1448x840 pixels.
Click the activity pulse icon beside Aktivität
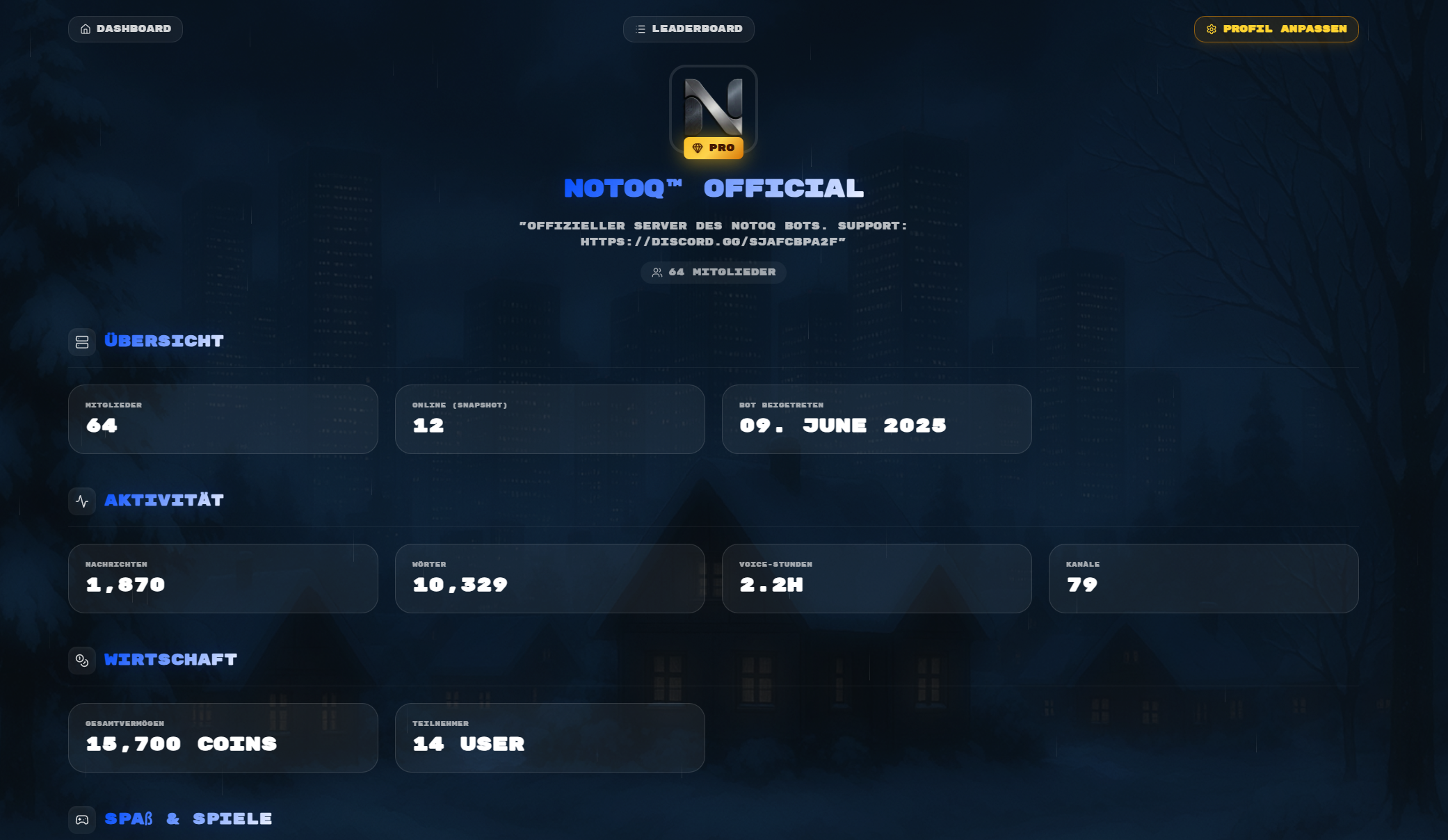click(82, 501)
